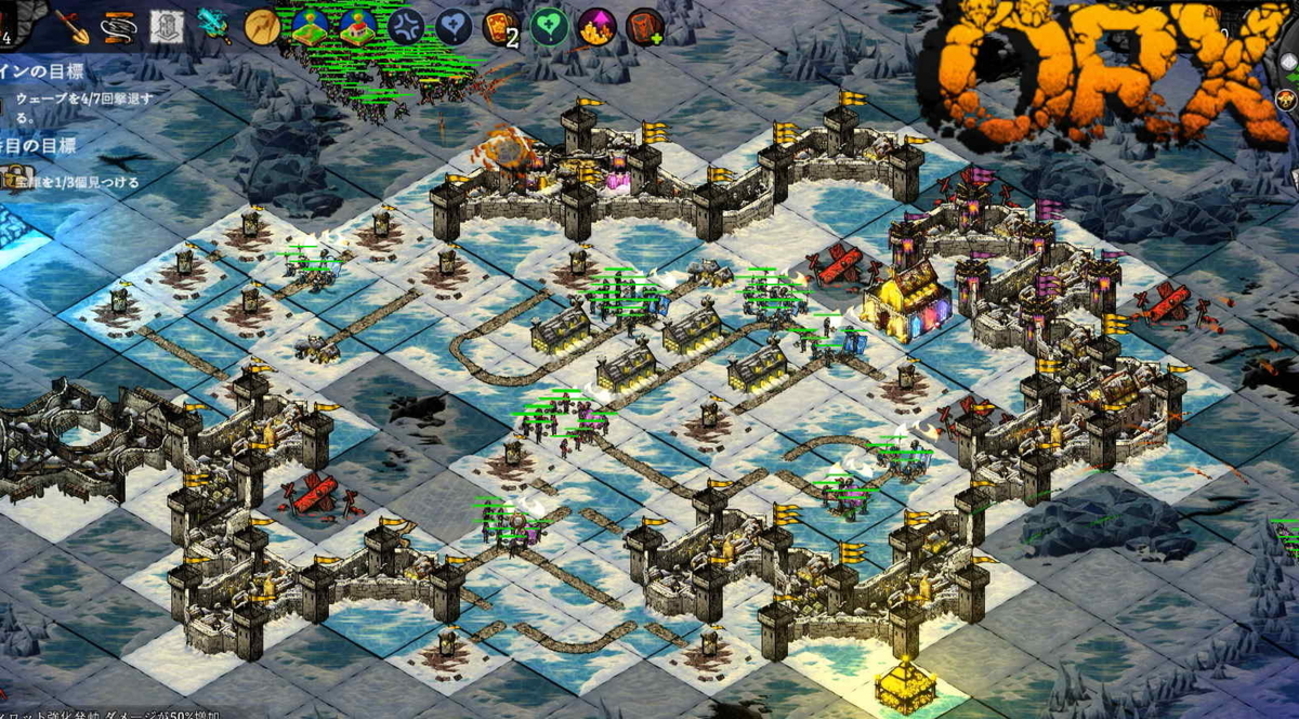Select the dark blue heart-plus icon
Viewport: 1299px width, 719px height.
(x=453, y=27)
